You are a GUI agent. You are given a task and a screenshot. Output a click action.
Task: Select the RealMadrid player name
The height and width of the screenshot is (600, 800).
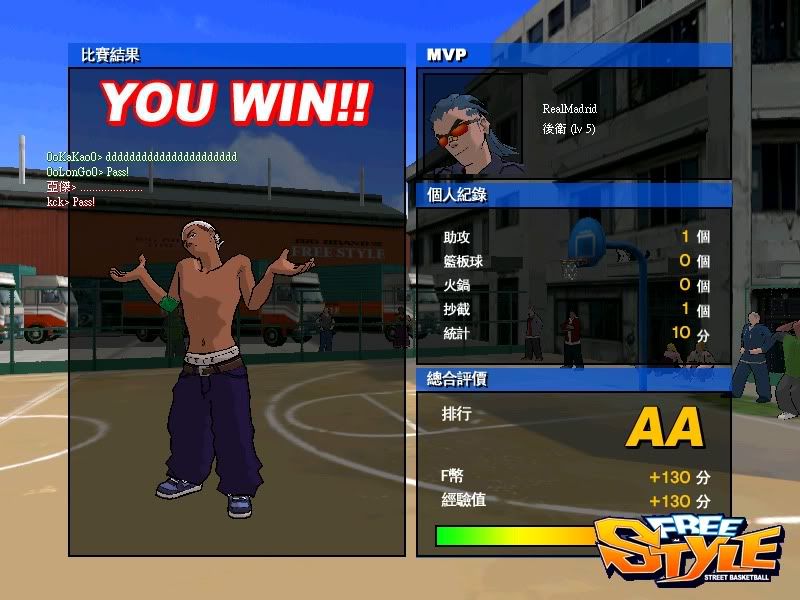(569, 110)
